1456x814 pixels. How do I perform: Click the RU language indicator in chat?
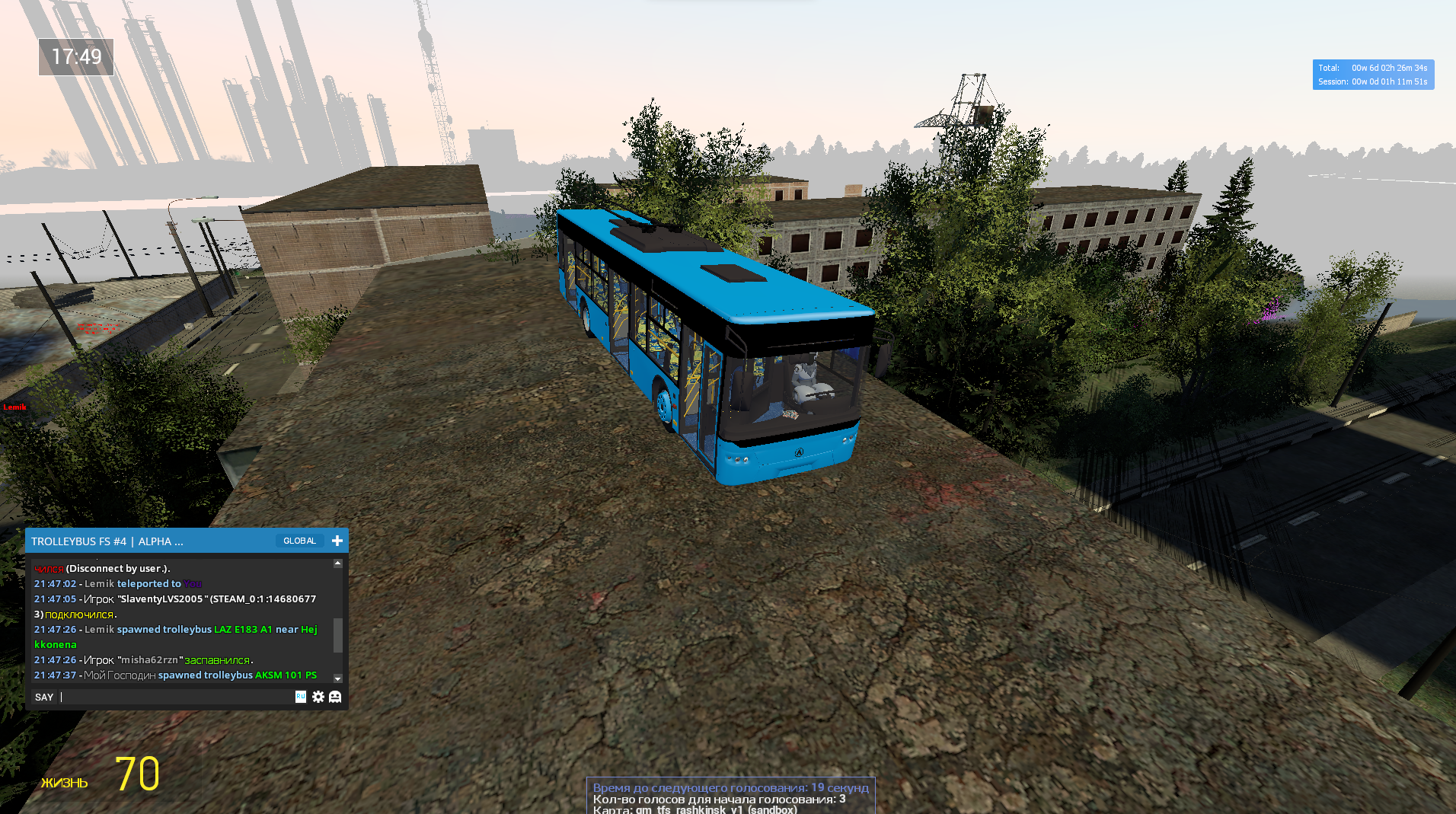click(x=301, y=696)
